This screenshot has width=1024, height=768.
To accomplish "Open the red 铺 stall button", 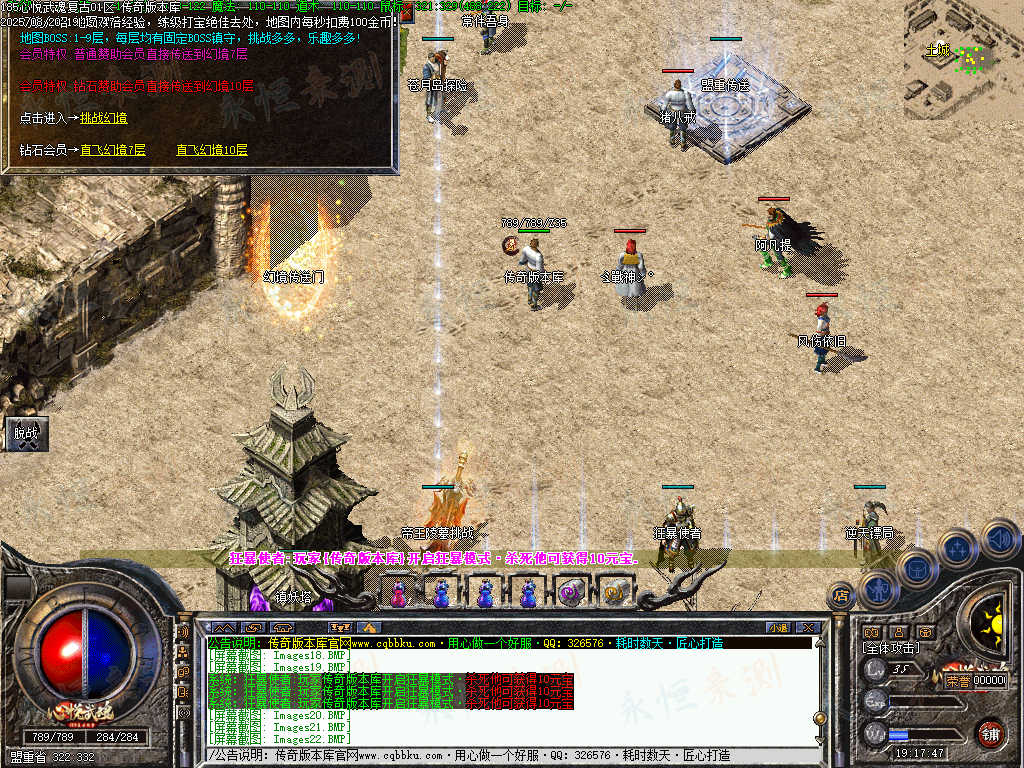I will pos(991,733).
